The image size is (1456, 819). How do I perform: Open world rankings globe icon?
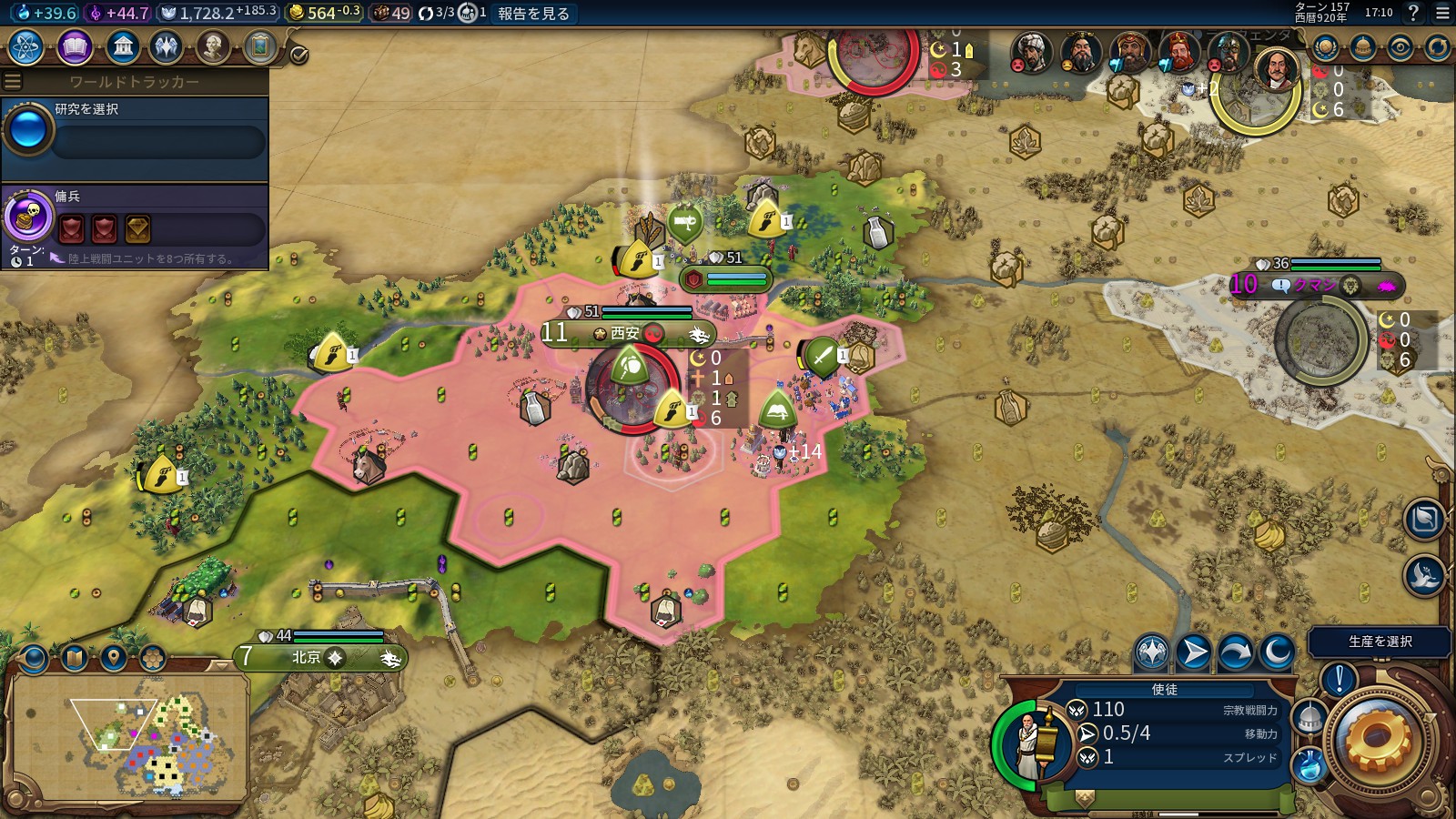[1325, 47]
